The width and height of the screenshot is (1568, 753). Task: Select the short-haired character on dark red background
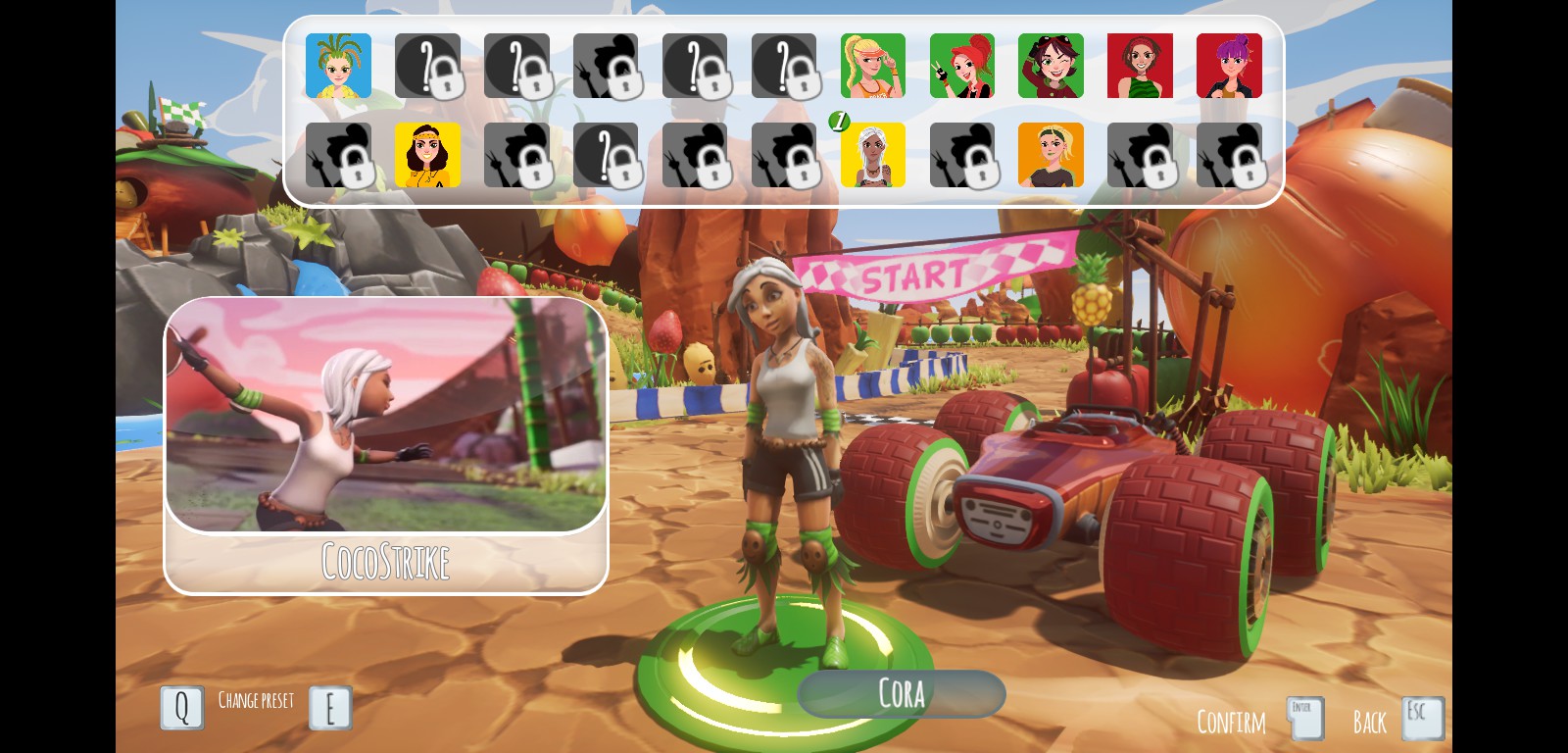pyautogui.click(x=1140, y=66)
